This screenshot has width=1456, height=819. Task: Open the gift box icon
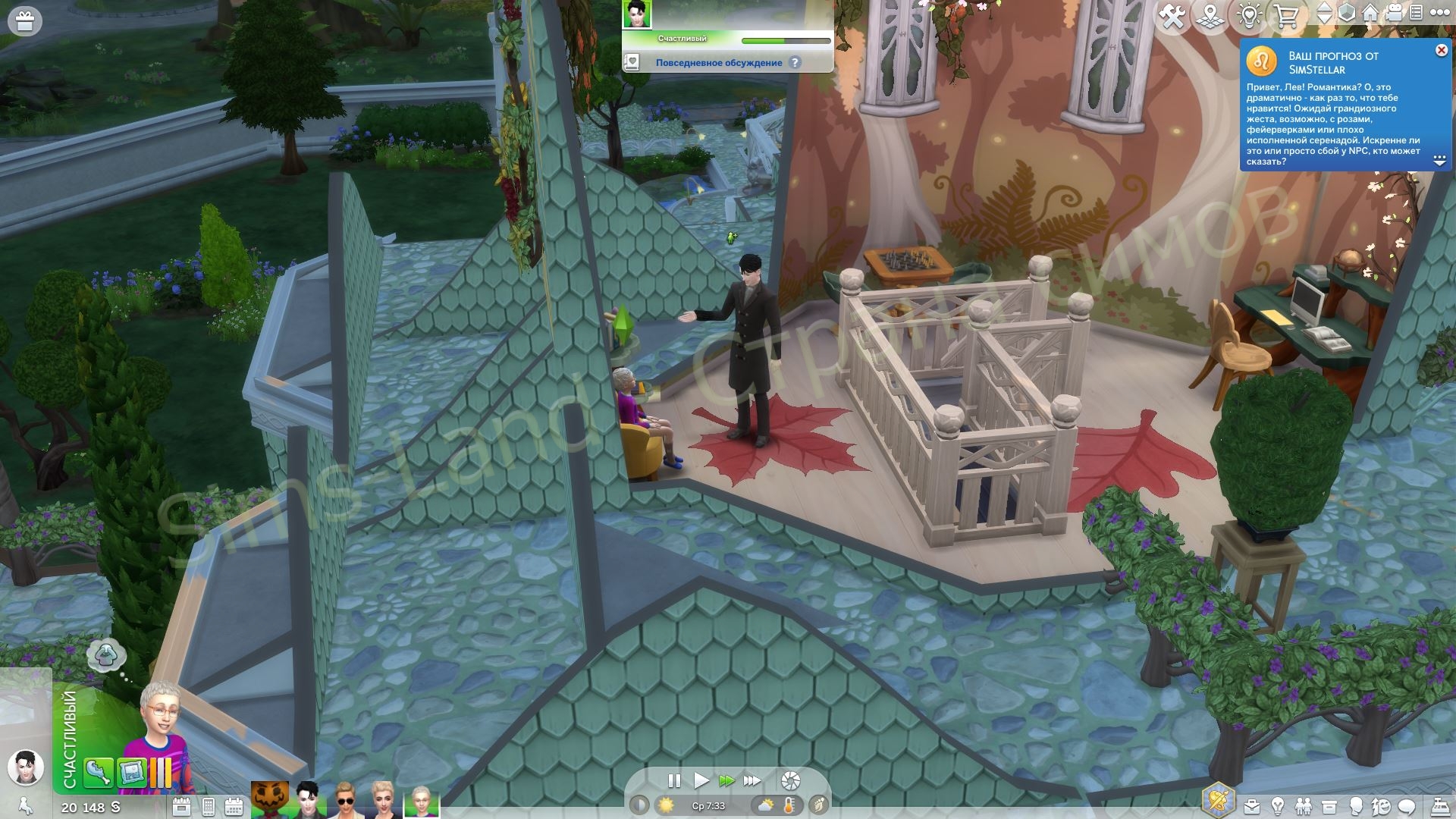24,21
